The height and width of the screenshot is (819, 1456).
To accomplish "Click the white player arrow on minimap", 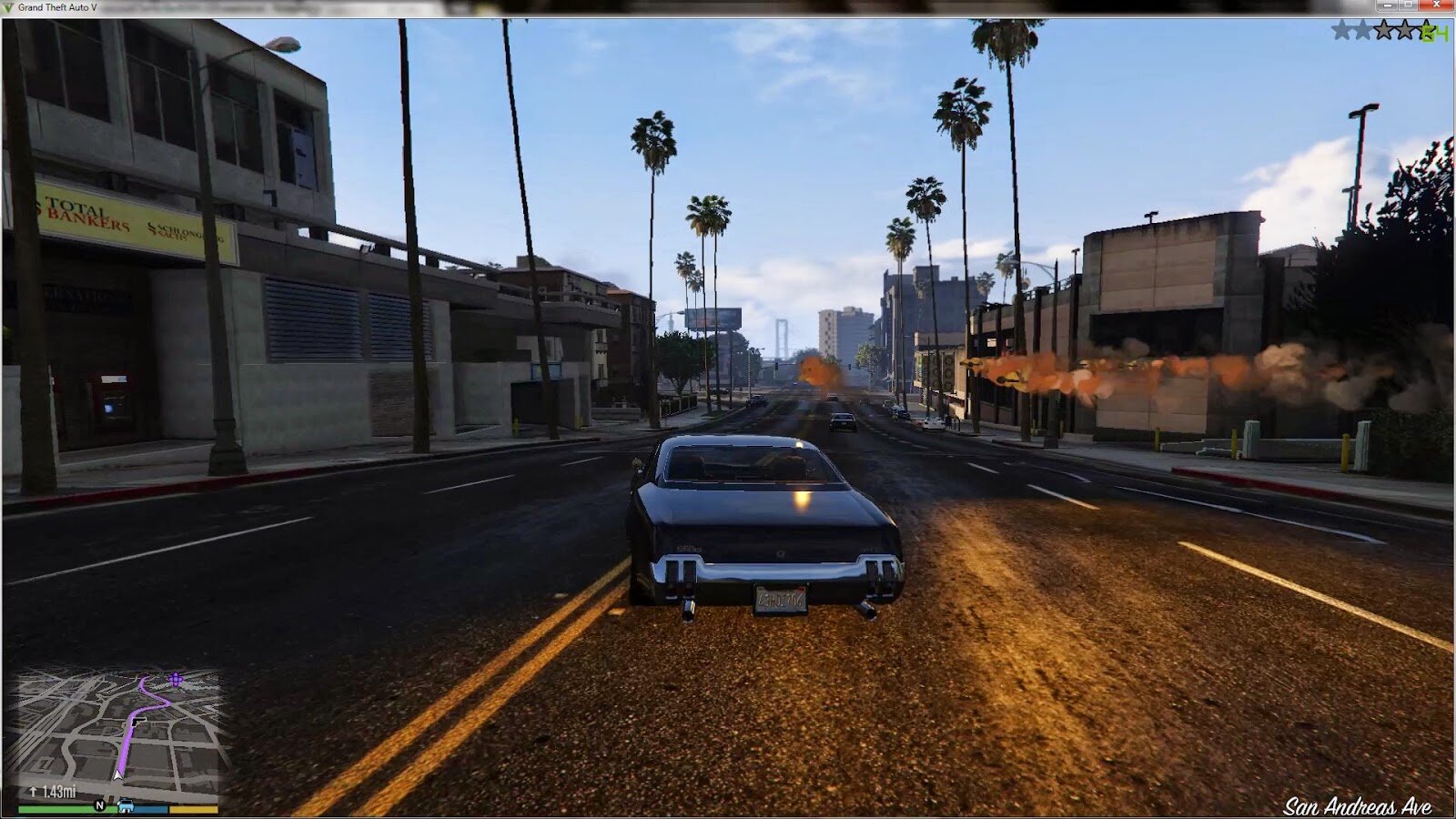I will point(117,773).
